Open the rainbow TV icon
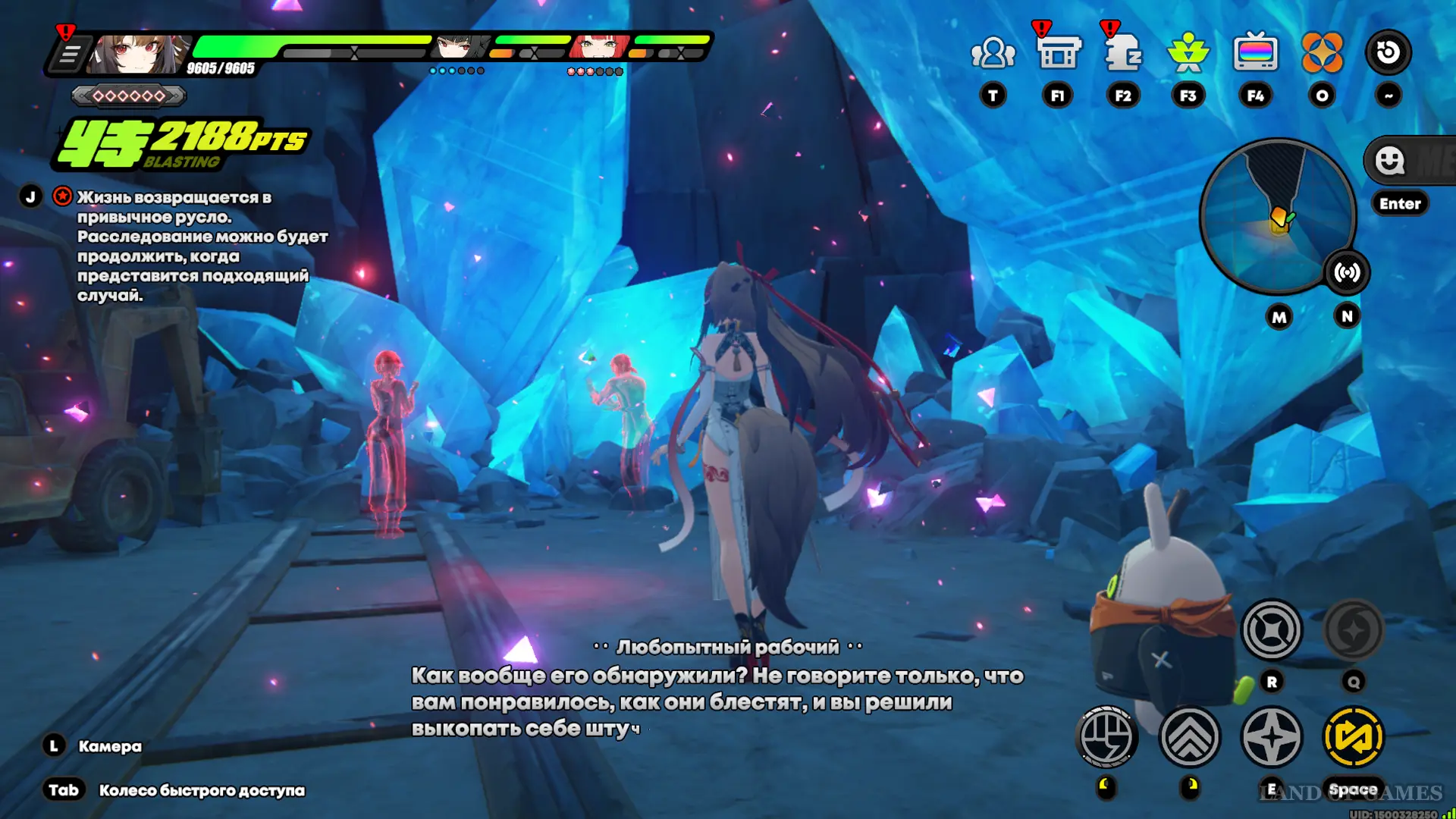 (1255, 53)
